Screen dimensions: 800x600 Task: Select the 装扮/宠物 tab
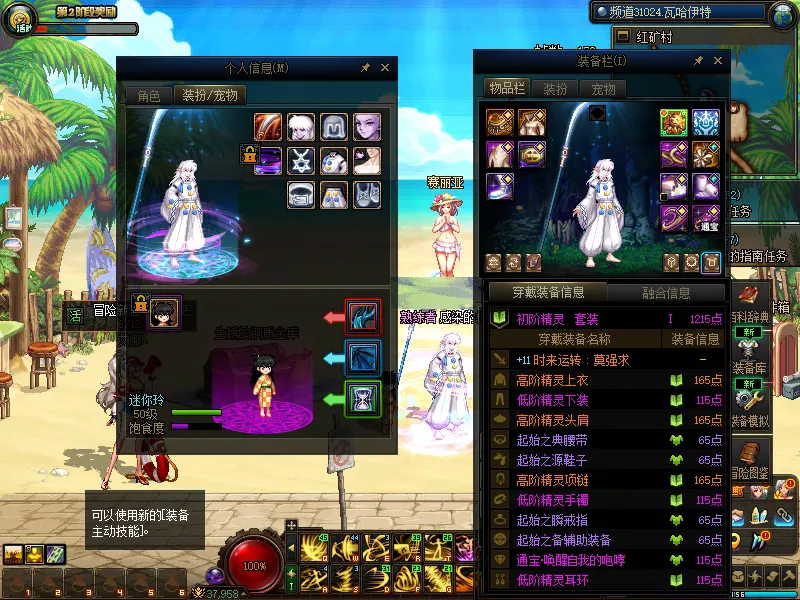tap(208, 95)
